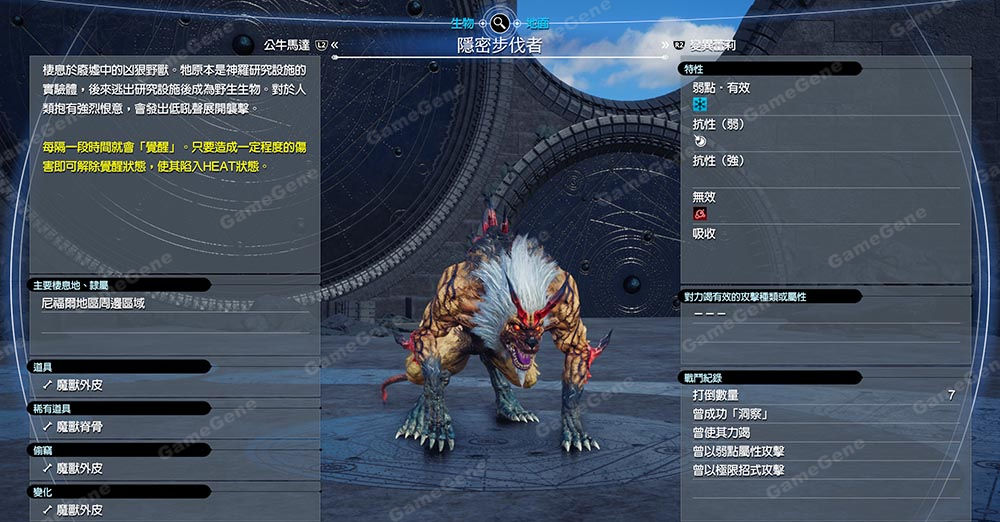Select the 尼福爾地區周邊區域 habitat entry
The width and height of the screenshot is (1000, 522).
click(x=93, y=302)
